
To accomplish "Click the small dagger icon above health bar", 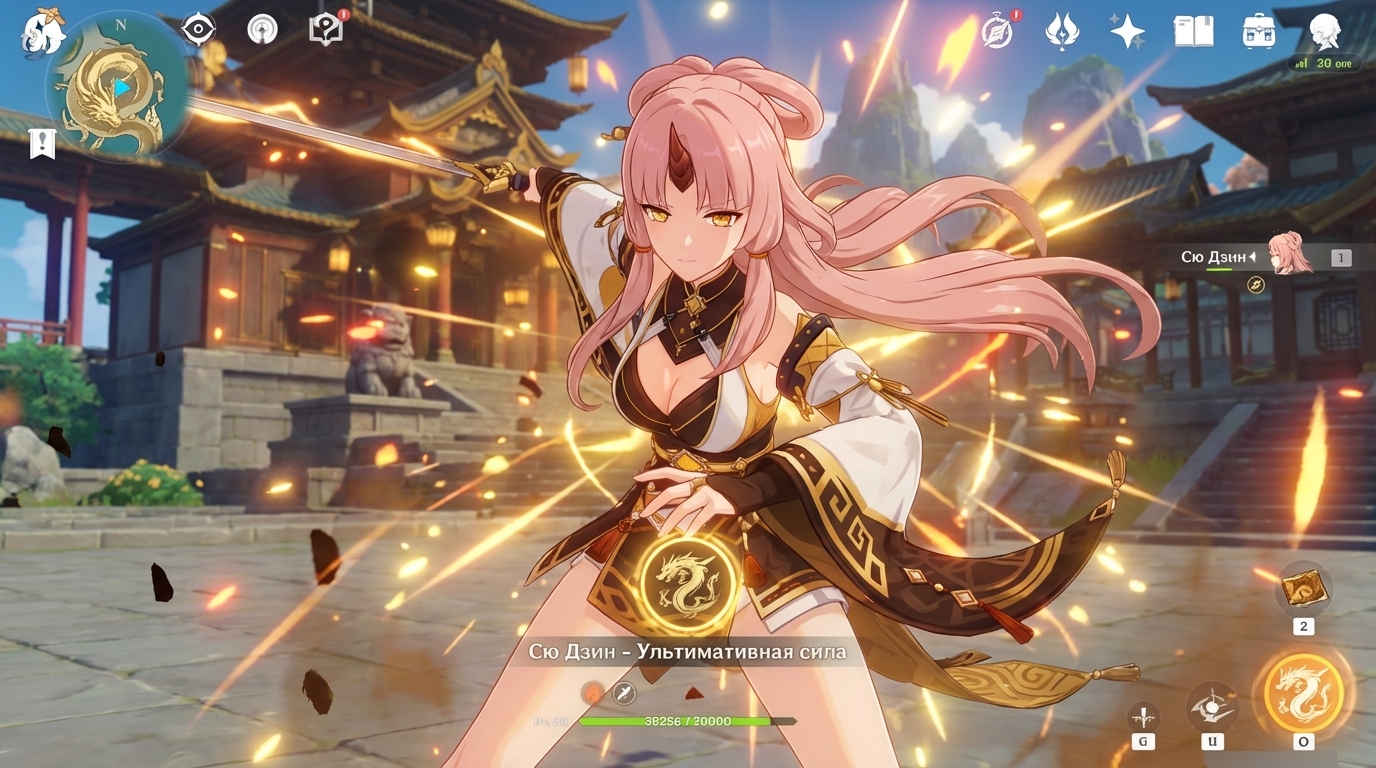I will click(x=625, y=692).
